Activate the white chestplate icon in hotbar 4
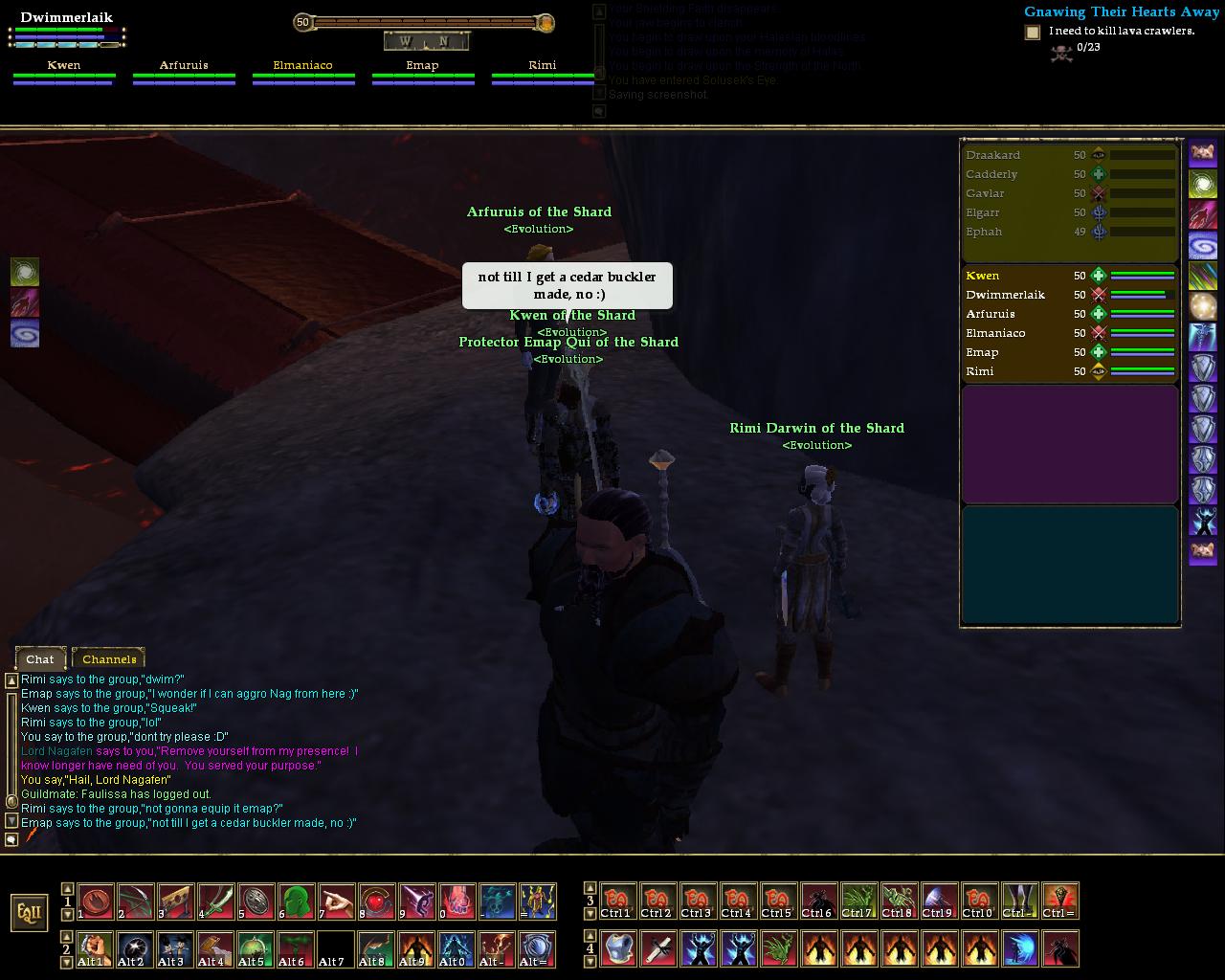The width and height of the screenshot is (1225, 980). [618, 948]
